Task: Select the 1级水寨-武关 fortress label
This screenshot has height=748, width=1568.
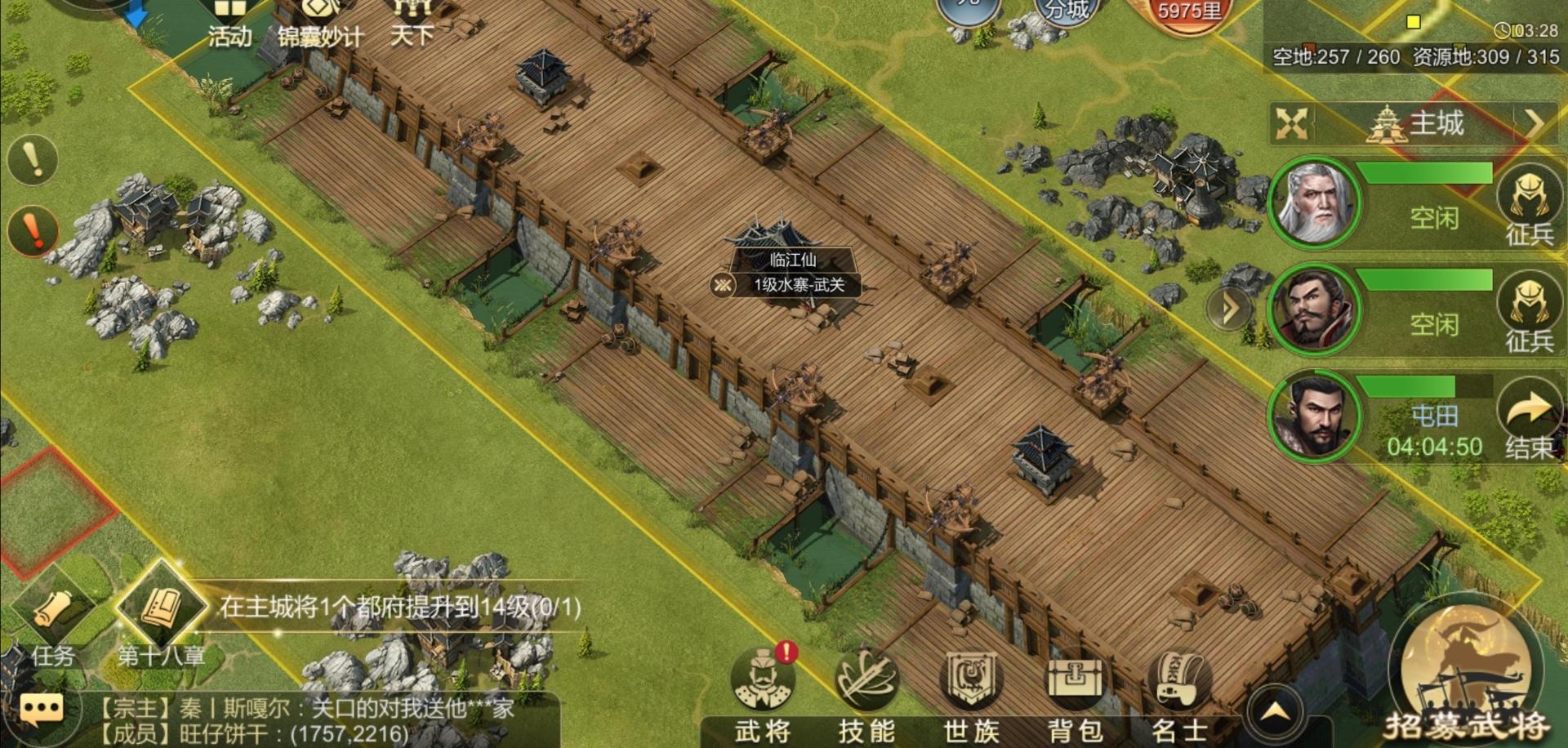Action: pyautogui.click(x=798, y=285)
